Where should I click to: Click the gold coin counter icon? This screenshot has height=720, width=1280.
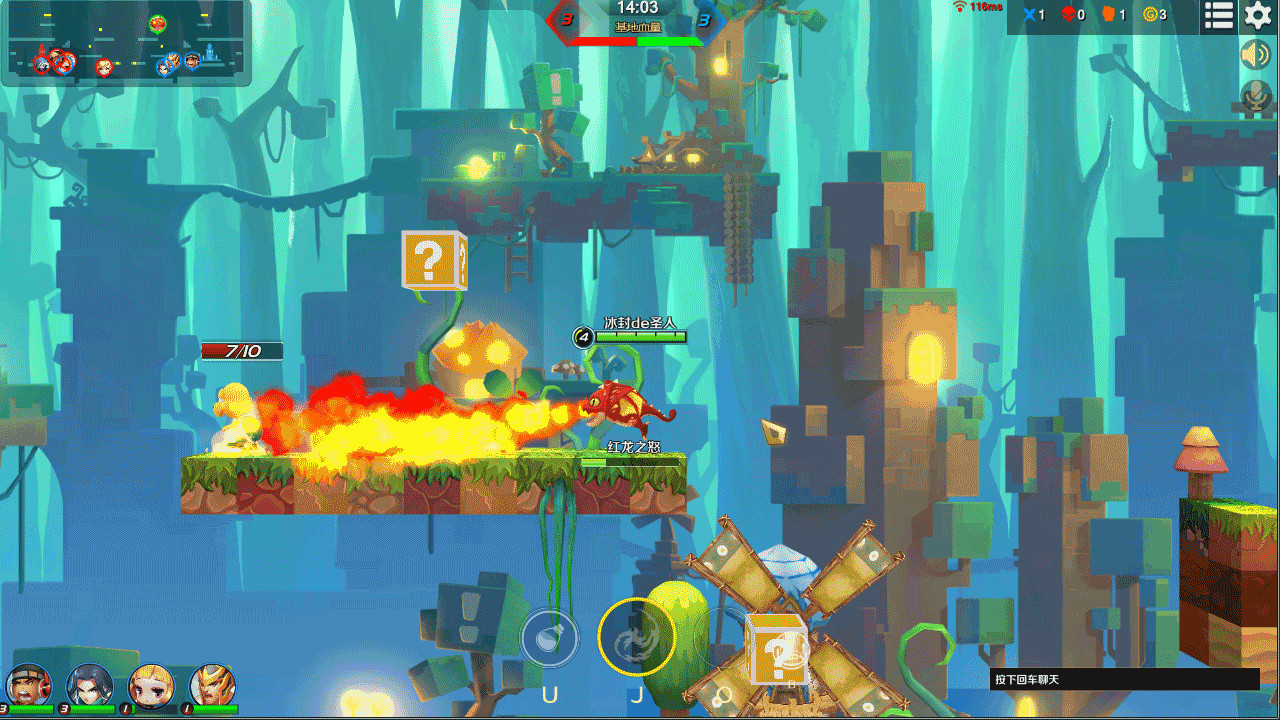1150,15
